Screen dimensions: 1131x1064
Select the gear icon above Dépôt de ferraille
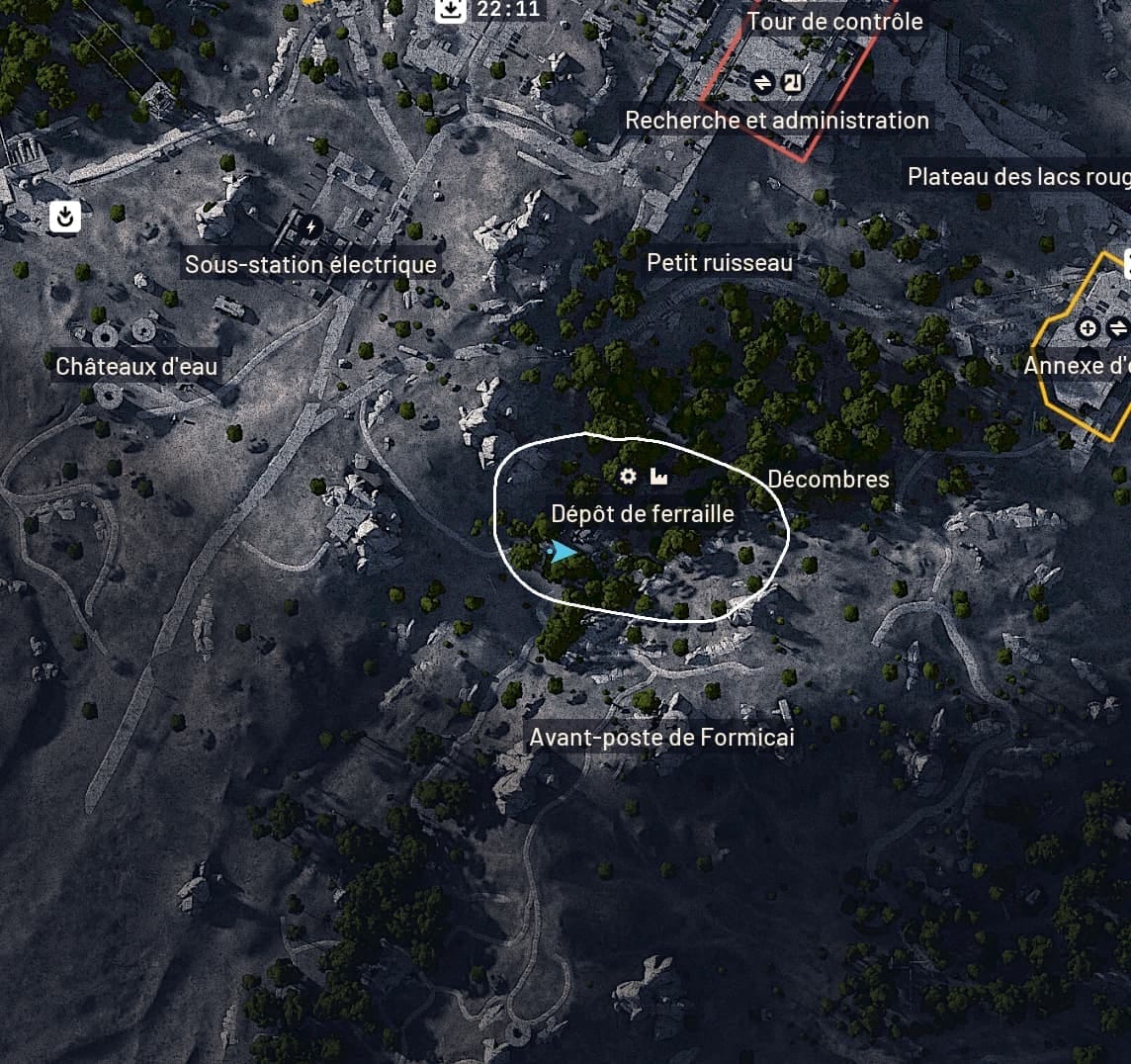click(628, 478)
